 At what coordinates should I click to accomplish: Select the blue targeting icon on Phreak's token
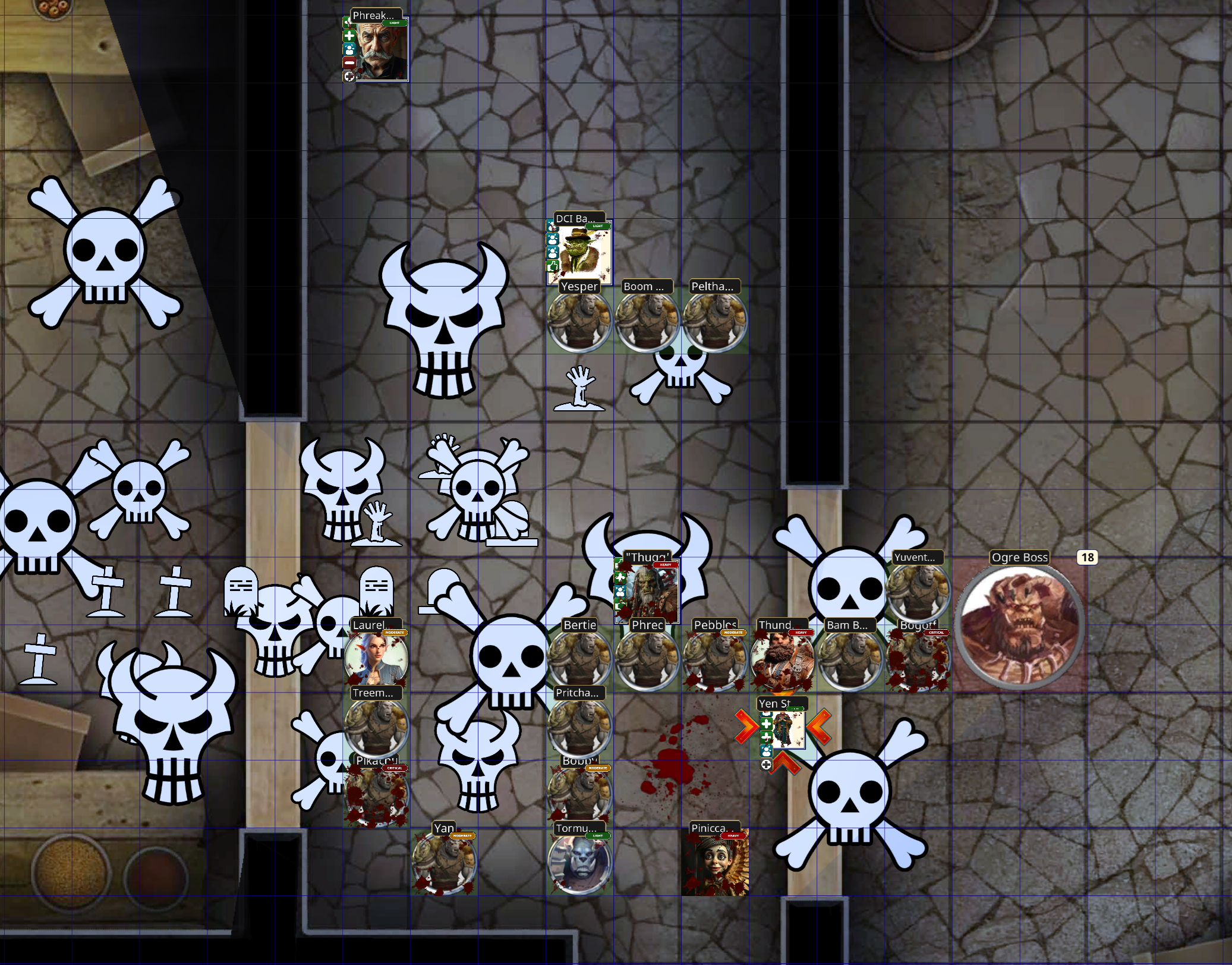tap(349, 49)
